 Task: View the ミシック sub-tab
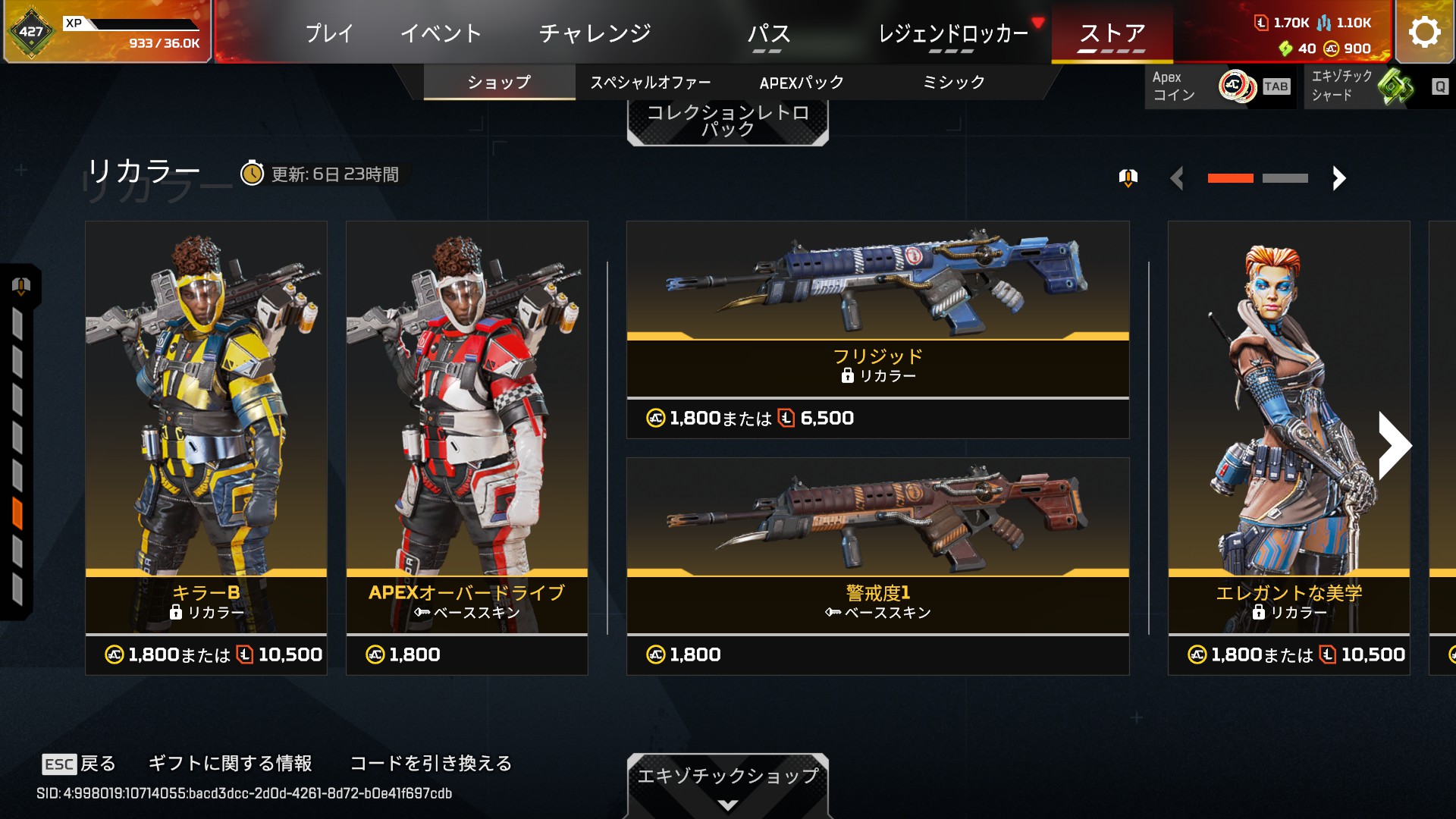953,82
